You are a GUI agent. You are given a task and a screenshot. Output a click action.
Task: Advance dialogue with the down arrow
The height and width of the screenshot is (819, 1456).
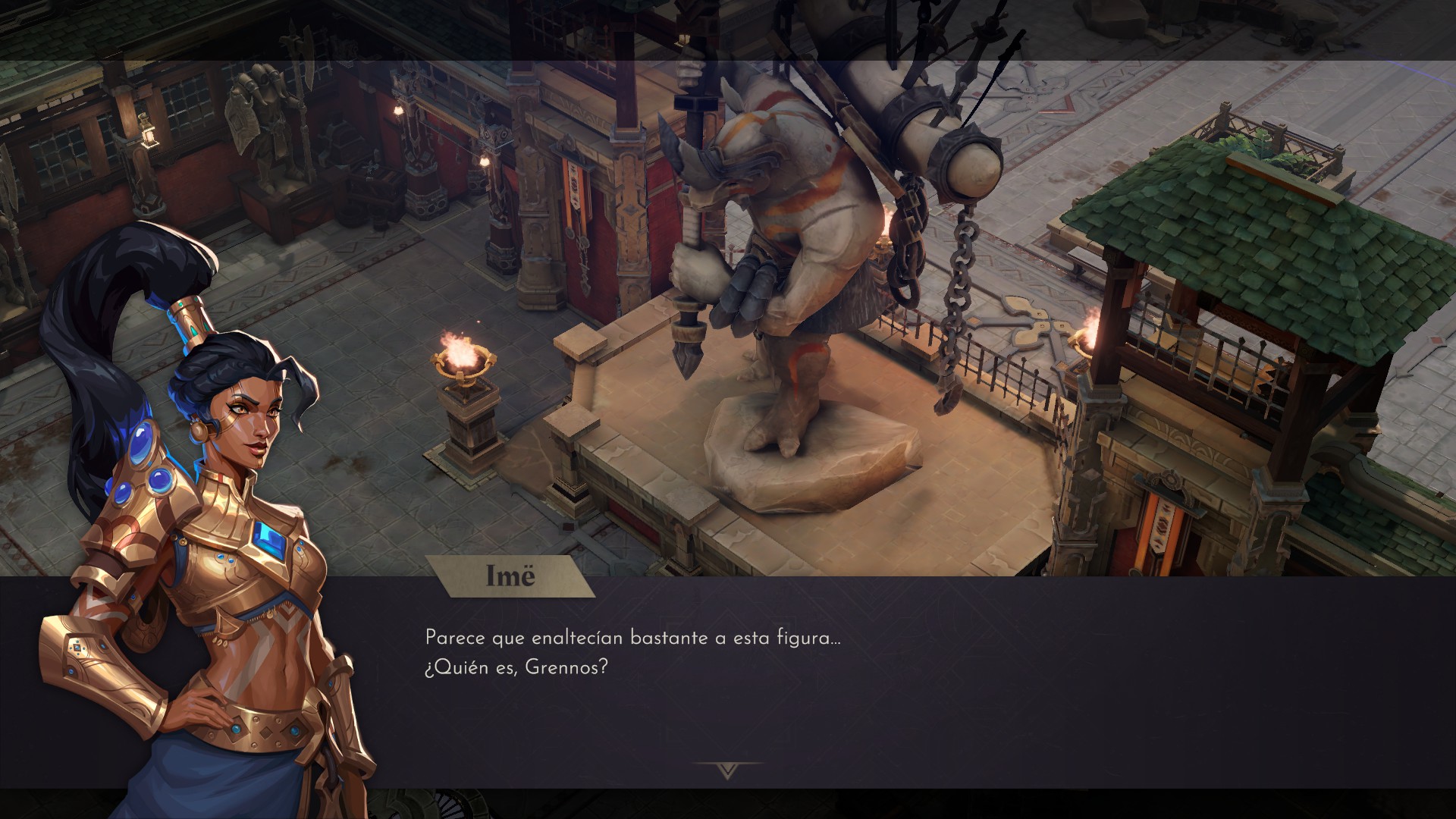[x=728, y=770]
